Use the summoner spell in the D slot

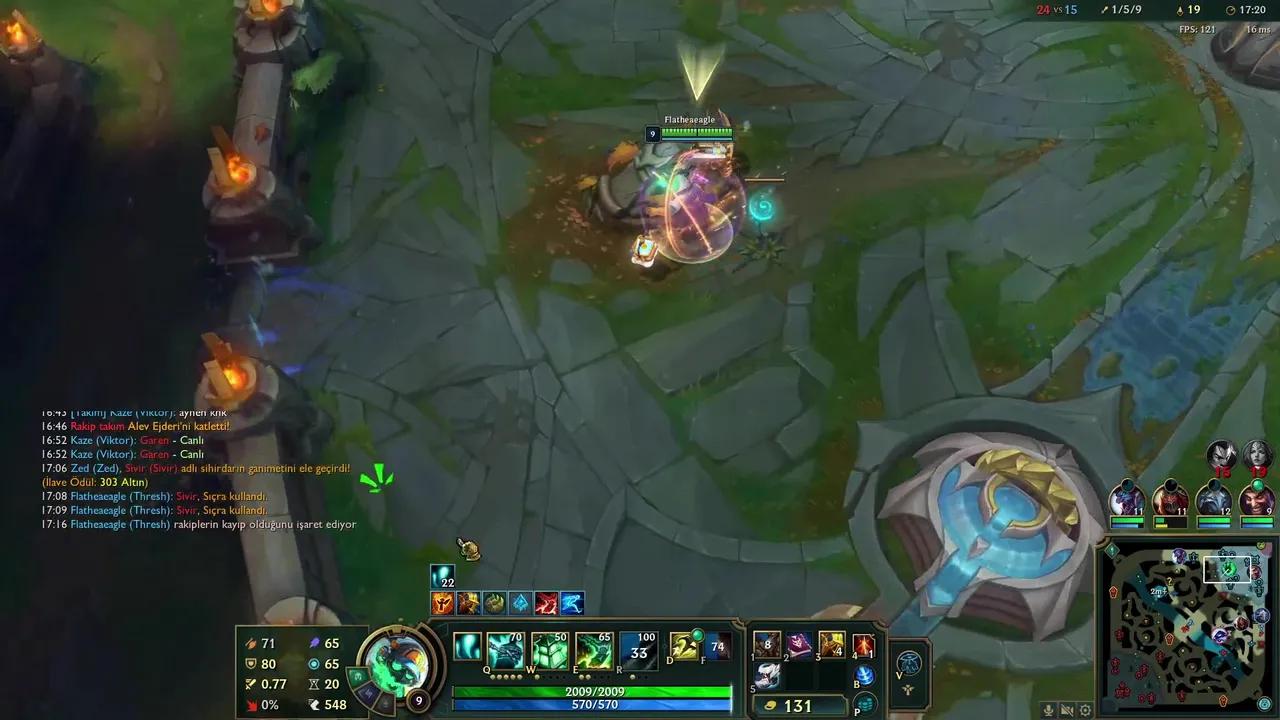coord(684,646)
